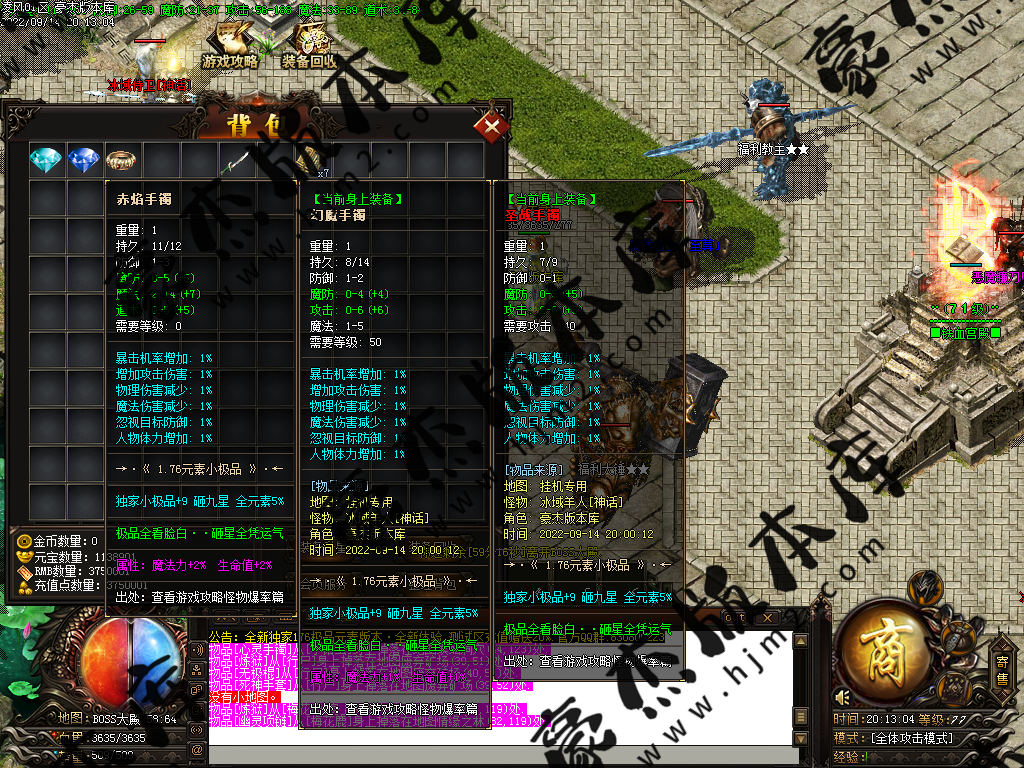Open the 装备回收 equipment recycling
The image size is (1024, 768).
coord(310,45)
